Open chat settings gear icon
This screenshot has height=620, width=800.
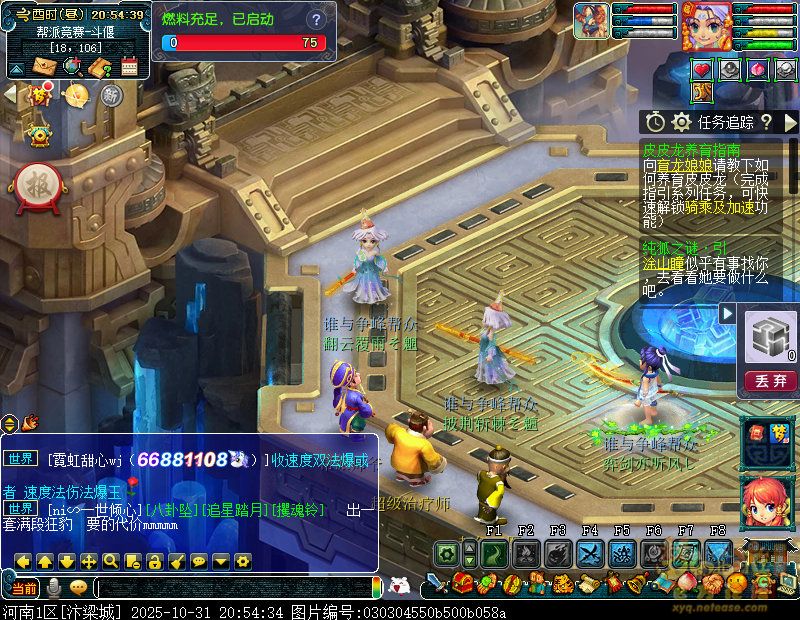pyautogui.click(x=241, y=561)
